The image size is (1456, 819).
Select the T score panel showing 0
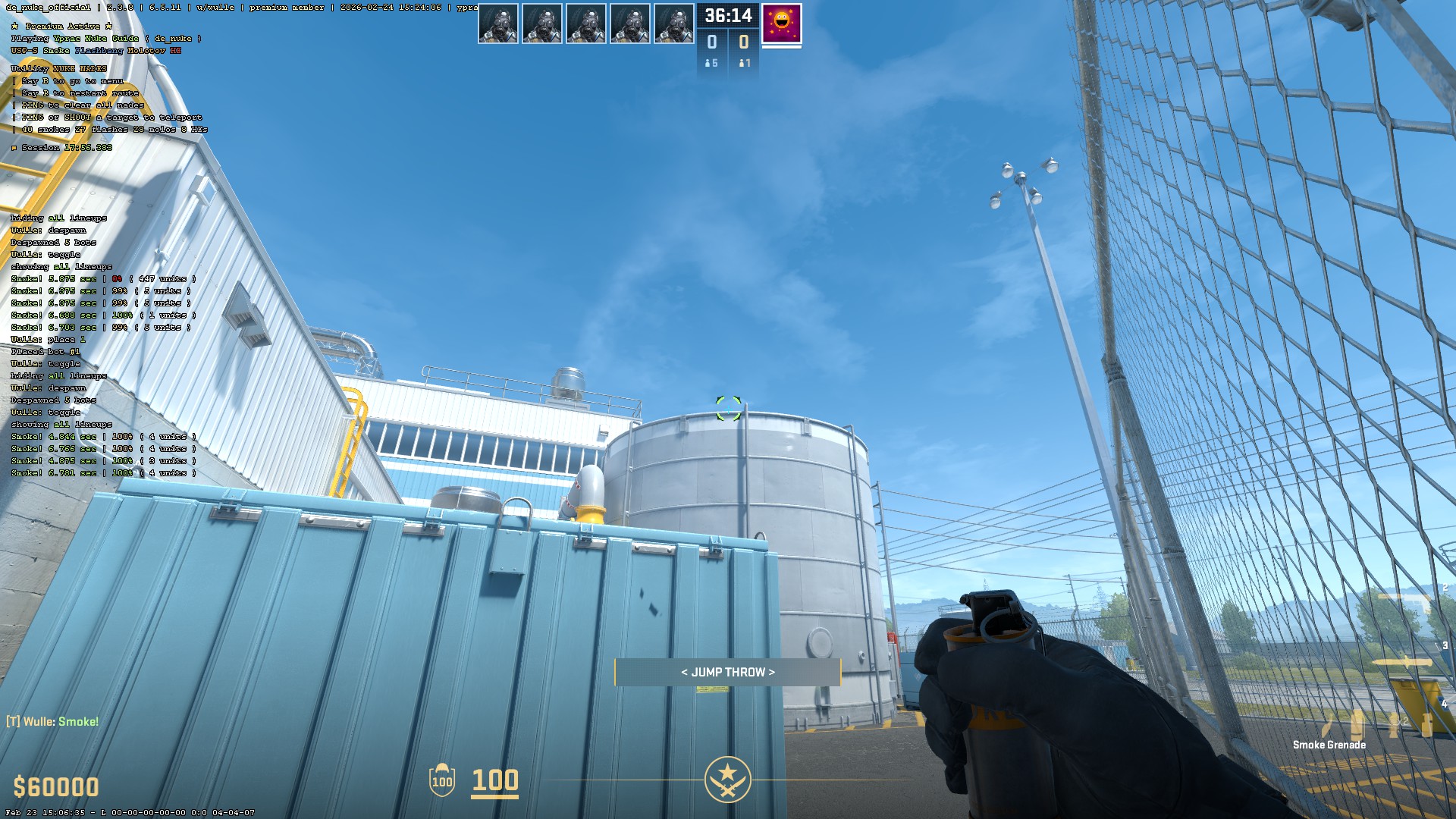(x=744, y=43)
